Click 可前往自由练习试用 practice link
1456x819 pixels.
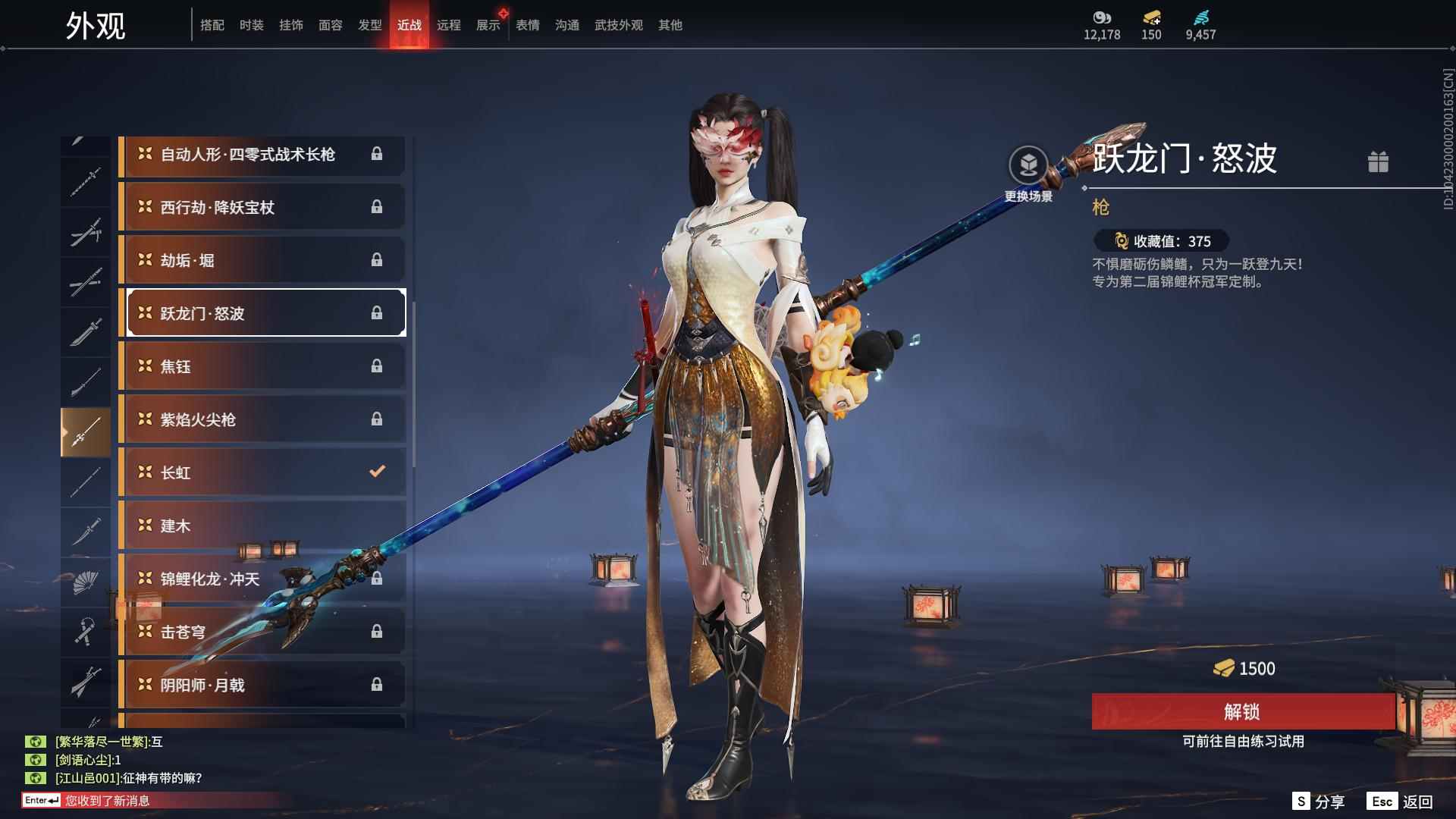[x=1244, y=743]
